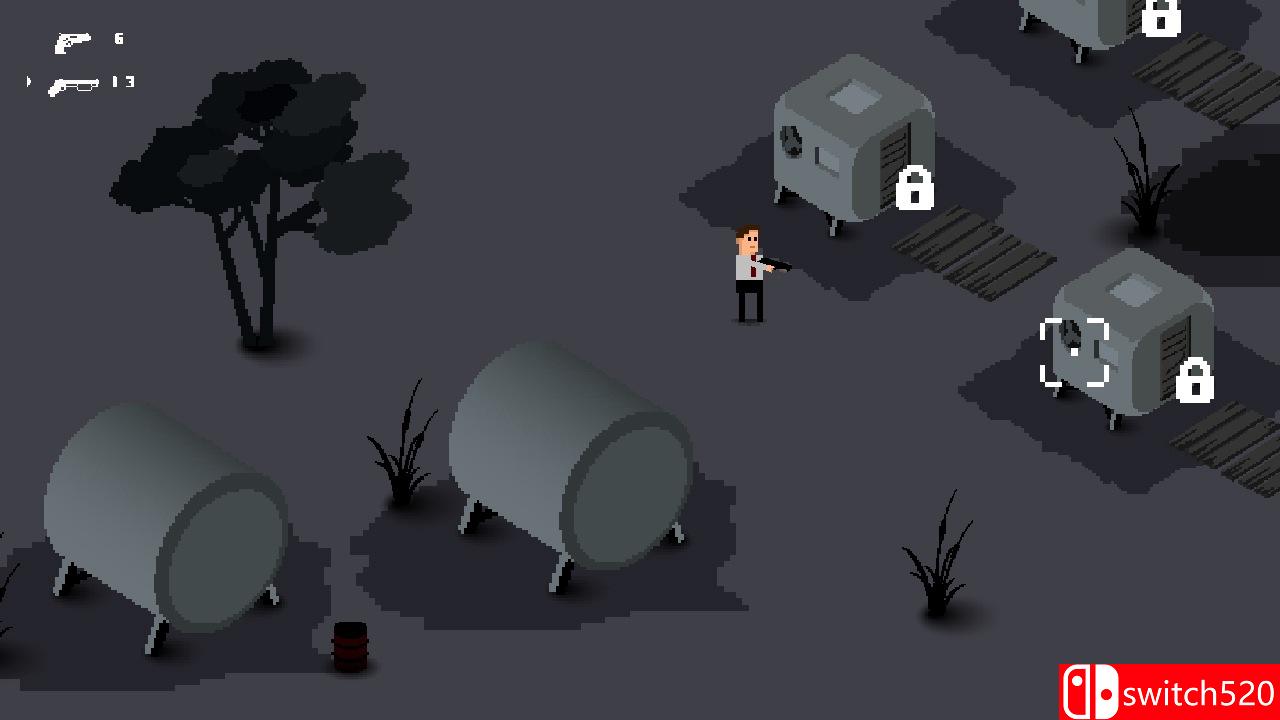Click the arrow marker beside the shotgun icon
This screenshot has height=720, width=1280.
tap(27, 82)
